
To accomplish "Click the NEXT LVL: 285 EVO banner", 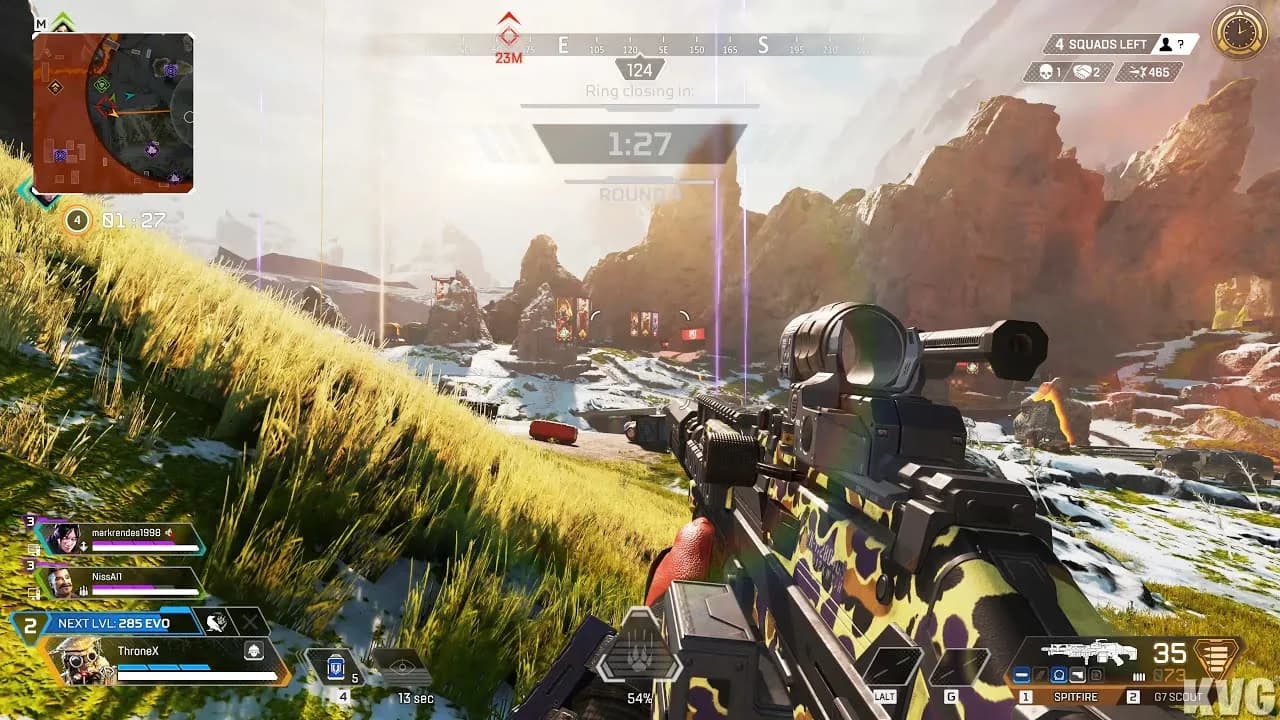I will [x=114, y=623].
